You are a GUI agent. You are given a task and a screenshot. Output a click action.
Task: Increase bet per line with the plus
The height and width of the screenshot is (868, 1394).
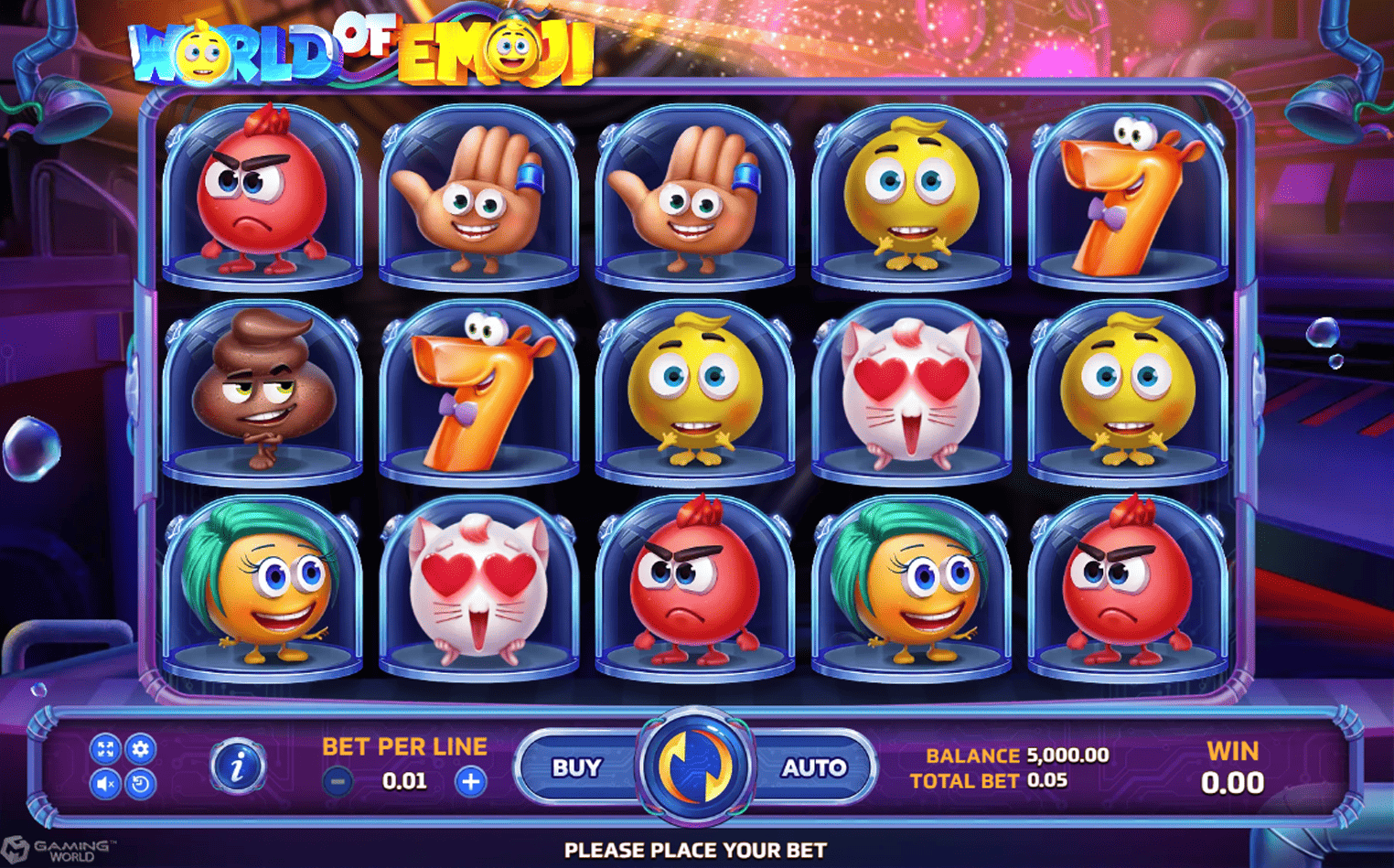[x=469, y=781]
